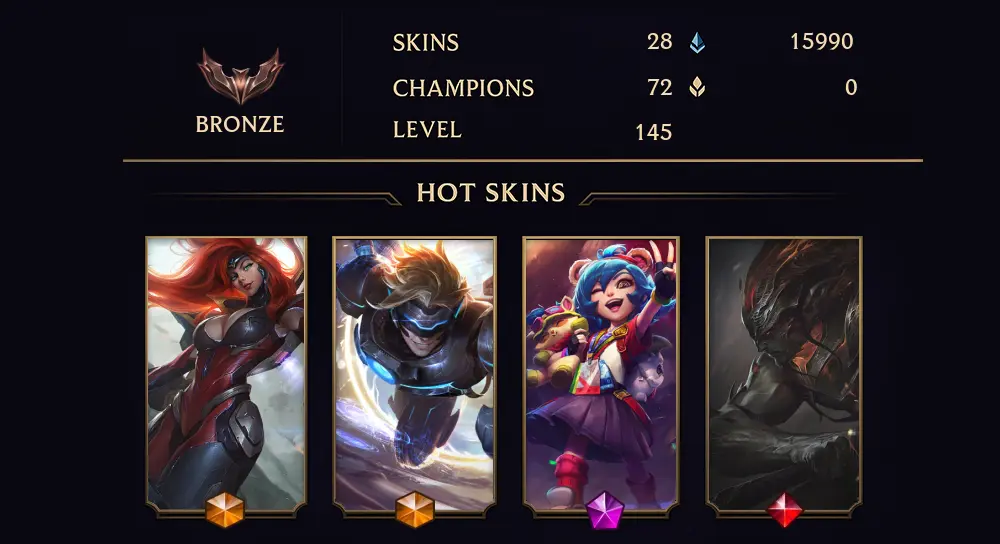Choose the blue-haired Annie skin card

(601, 372)
